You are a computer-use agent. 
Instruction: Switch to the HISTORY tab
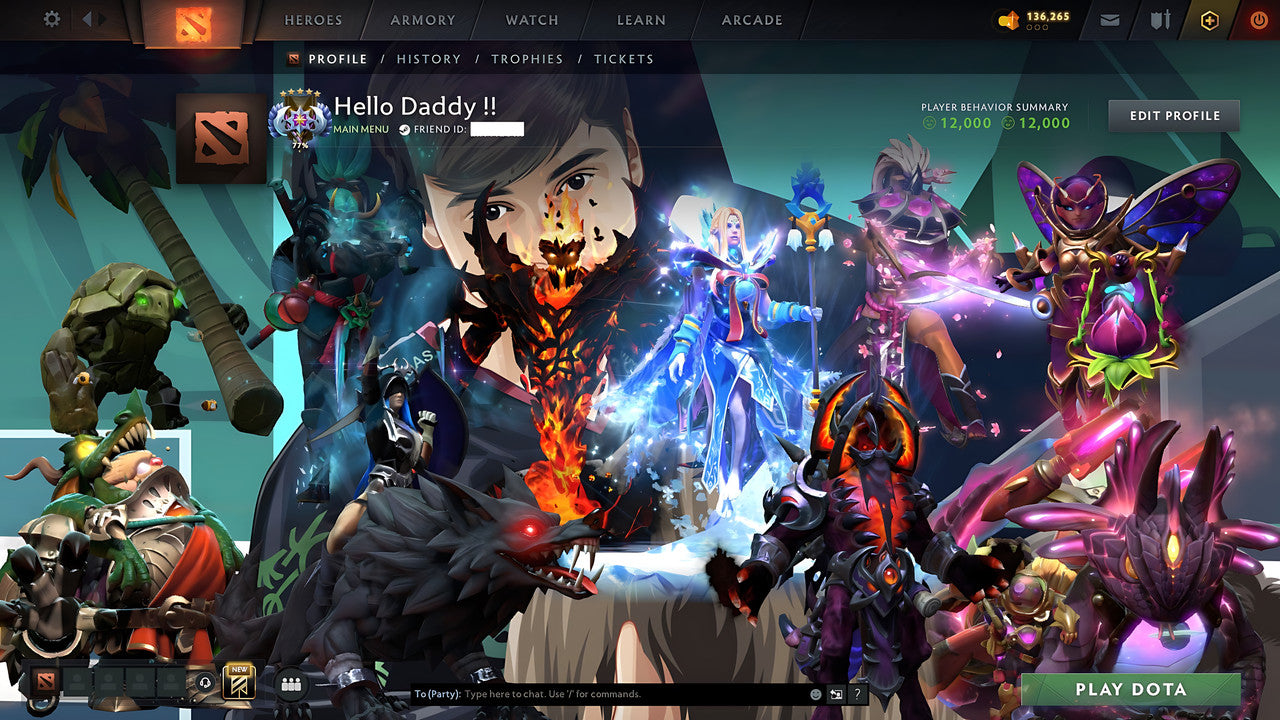(429, 59)
